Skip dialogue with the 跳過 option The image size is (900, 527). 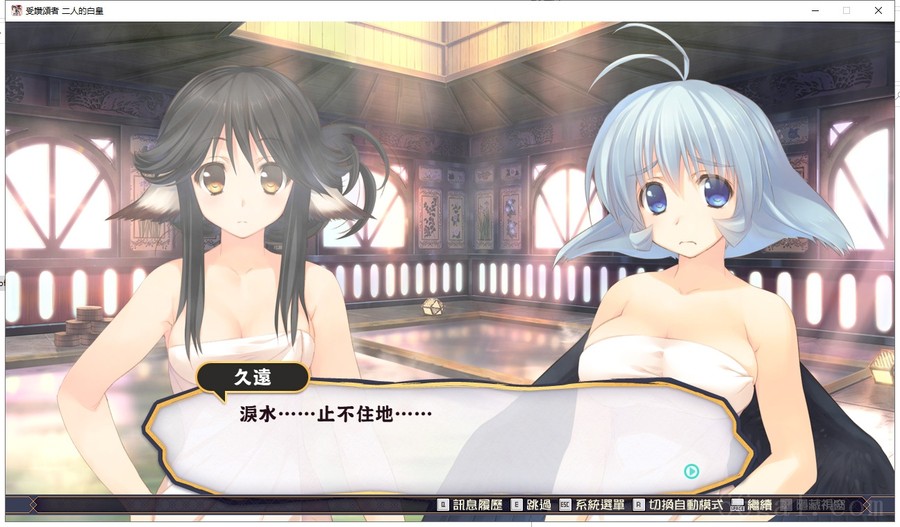tap(533, 506)
